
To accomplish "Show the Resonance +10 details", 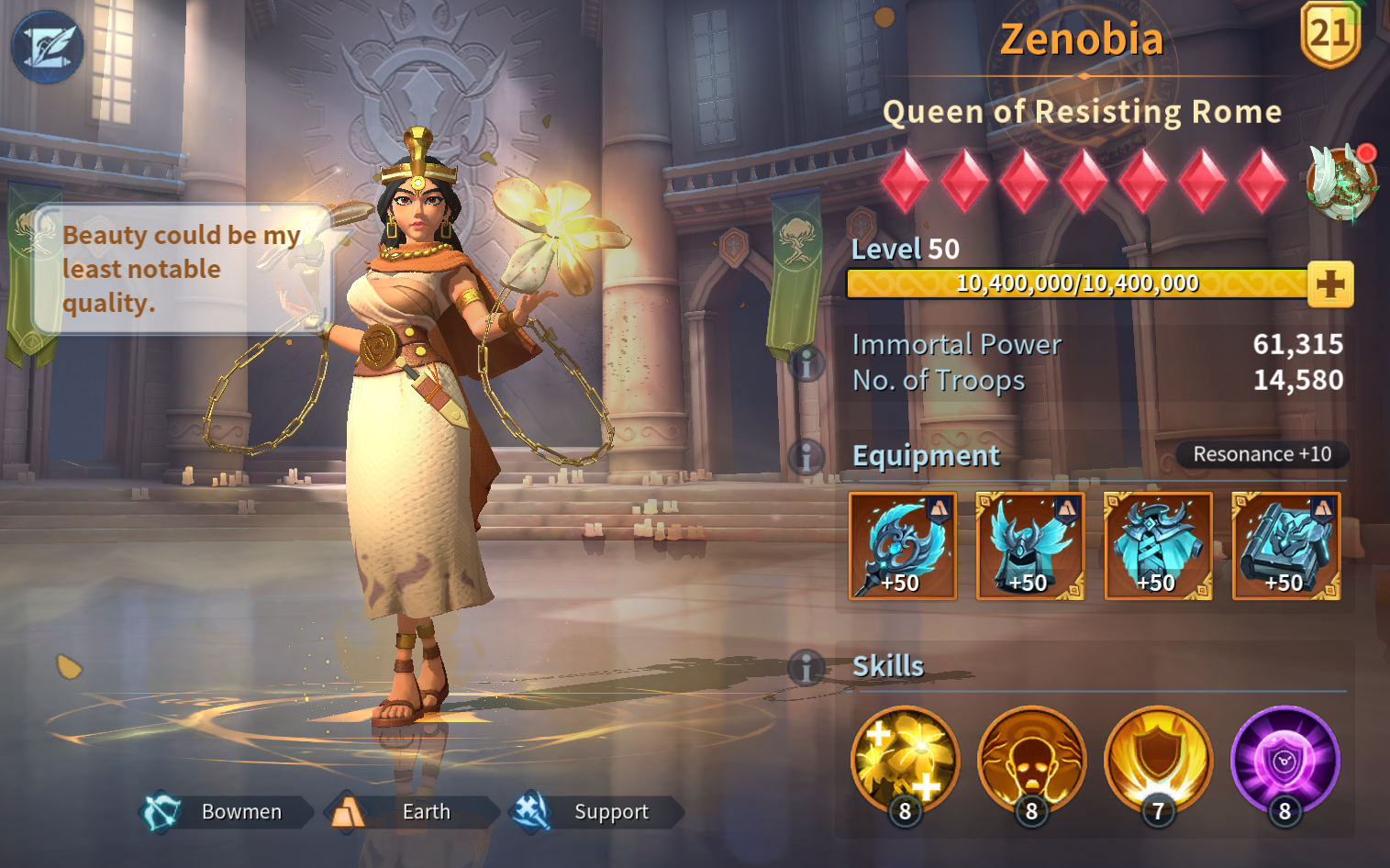I will click(1262, 454).
